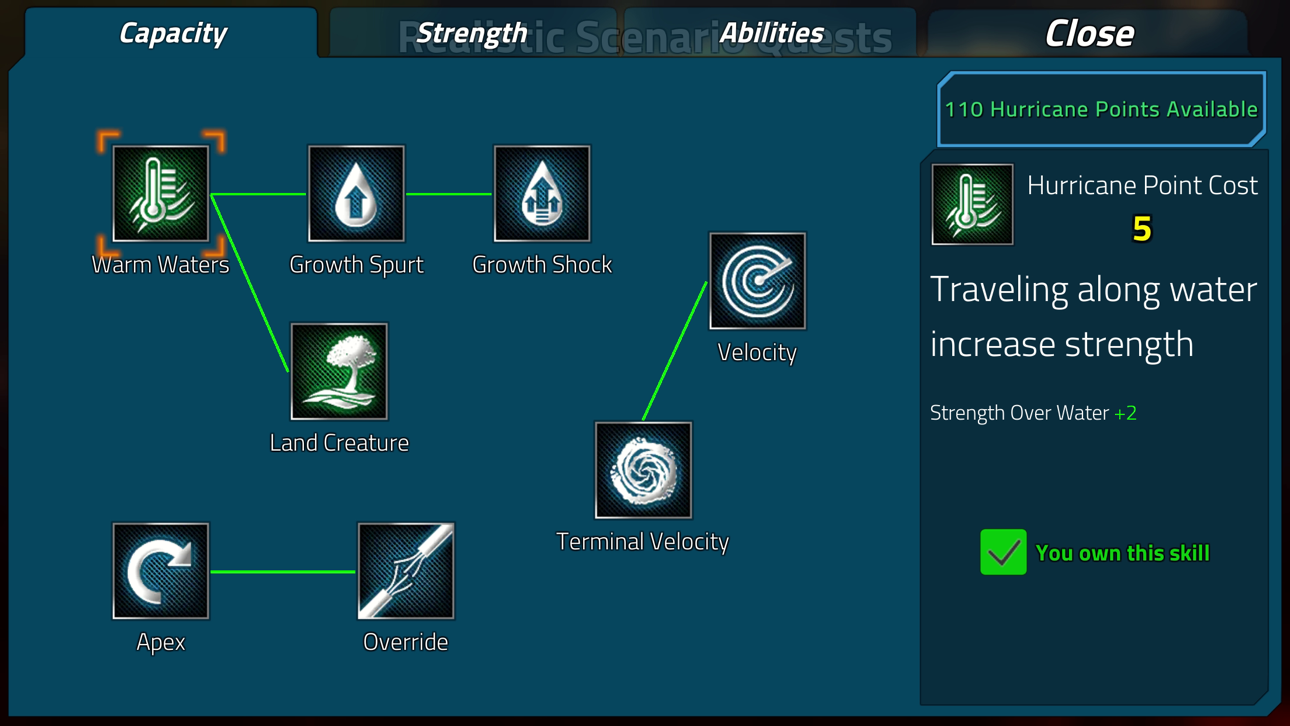Click the green checkmark next to skill ownership

tap(1003, 552)
